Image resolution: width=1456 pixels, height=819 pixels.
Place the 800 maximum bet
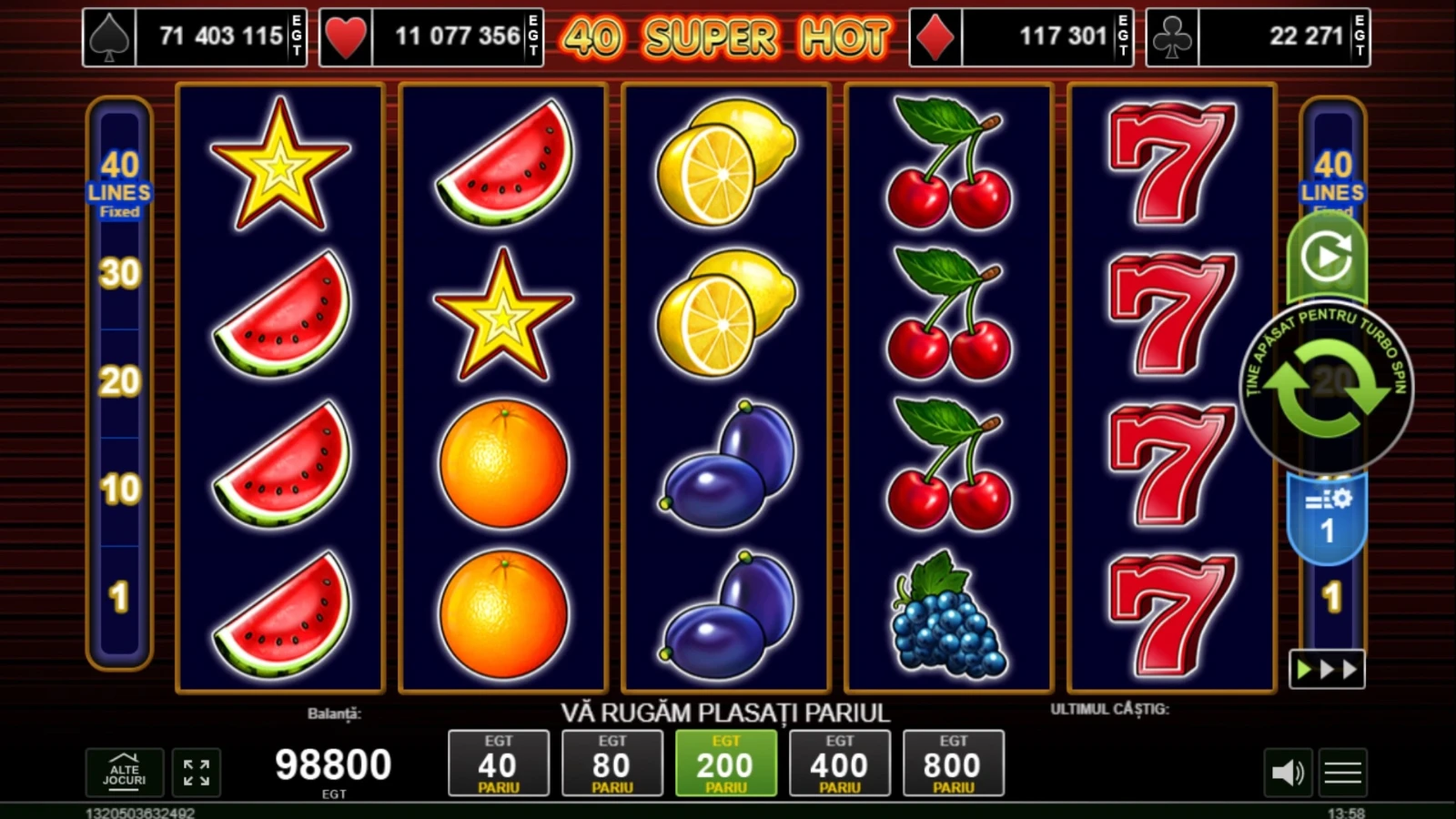[953, 763]
